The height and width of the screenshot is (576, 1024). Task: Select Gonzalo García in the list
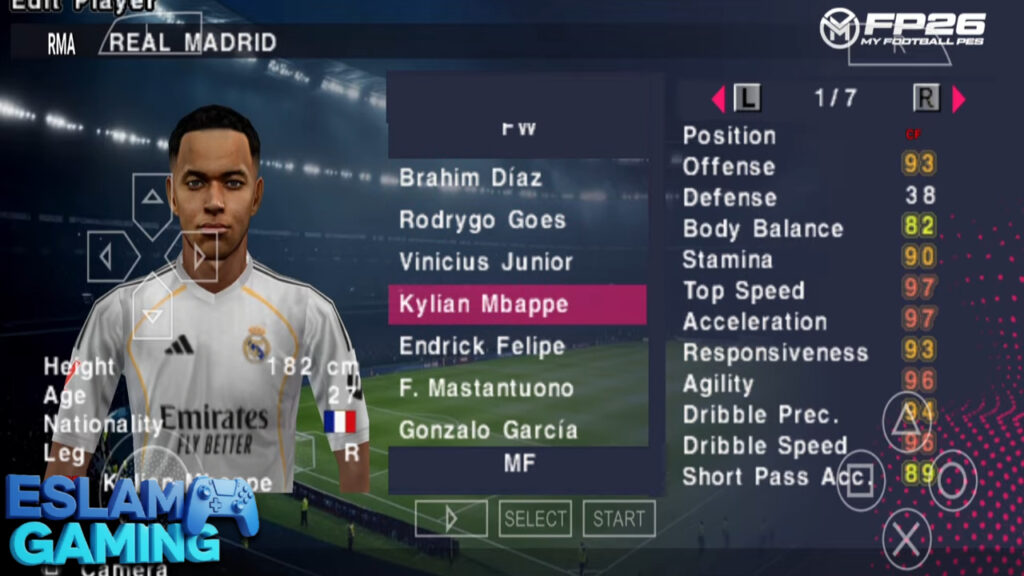point(488,430)
